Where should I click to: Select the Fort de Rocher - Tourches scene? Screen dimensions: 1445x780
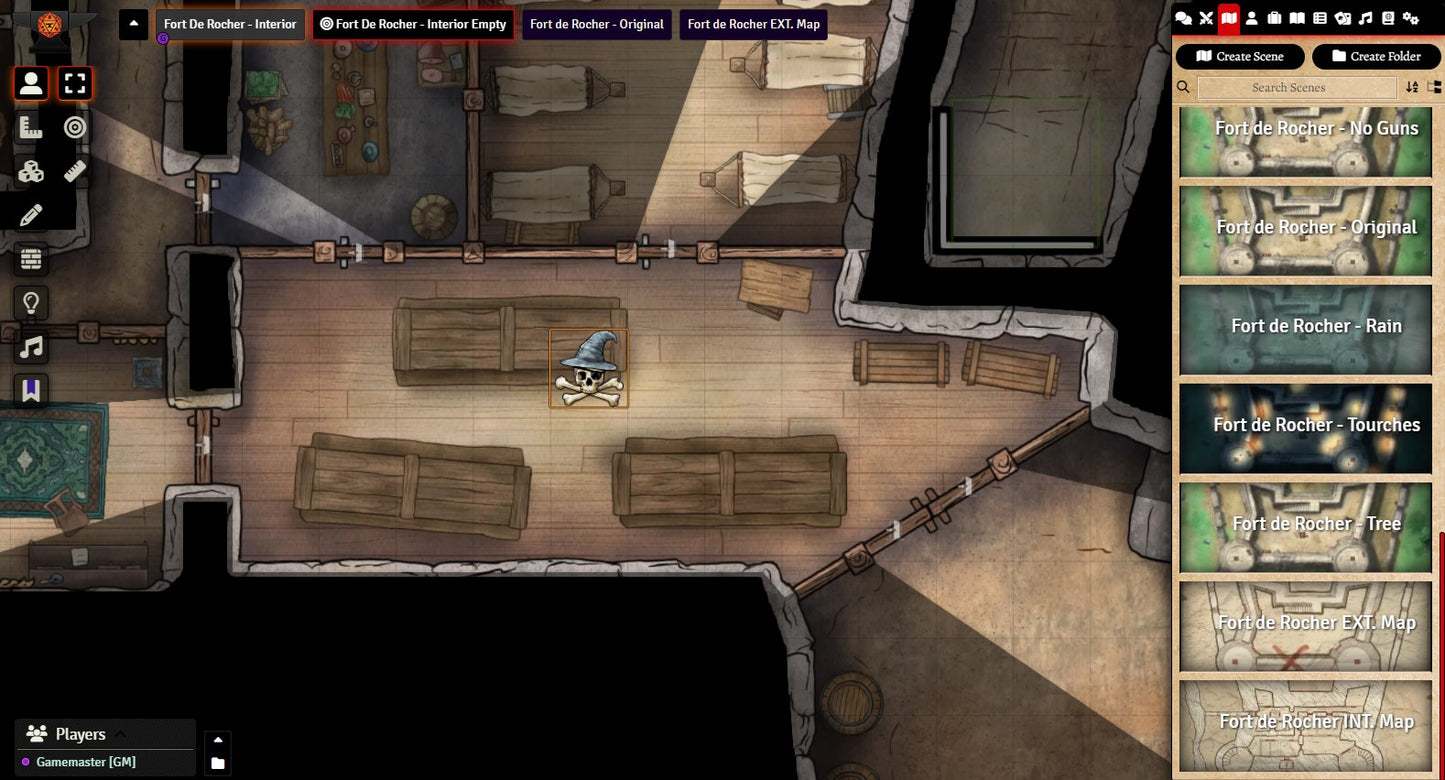pos(1306,428)
